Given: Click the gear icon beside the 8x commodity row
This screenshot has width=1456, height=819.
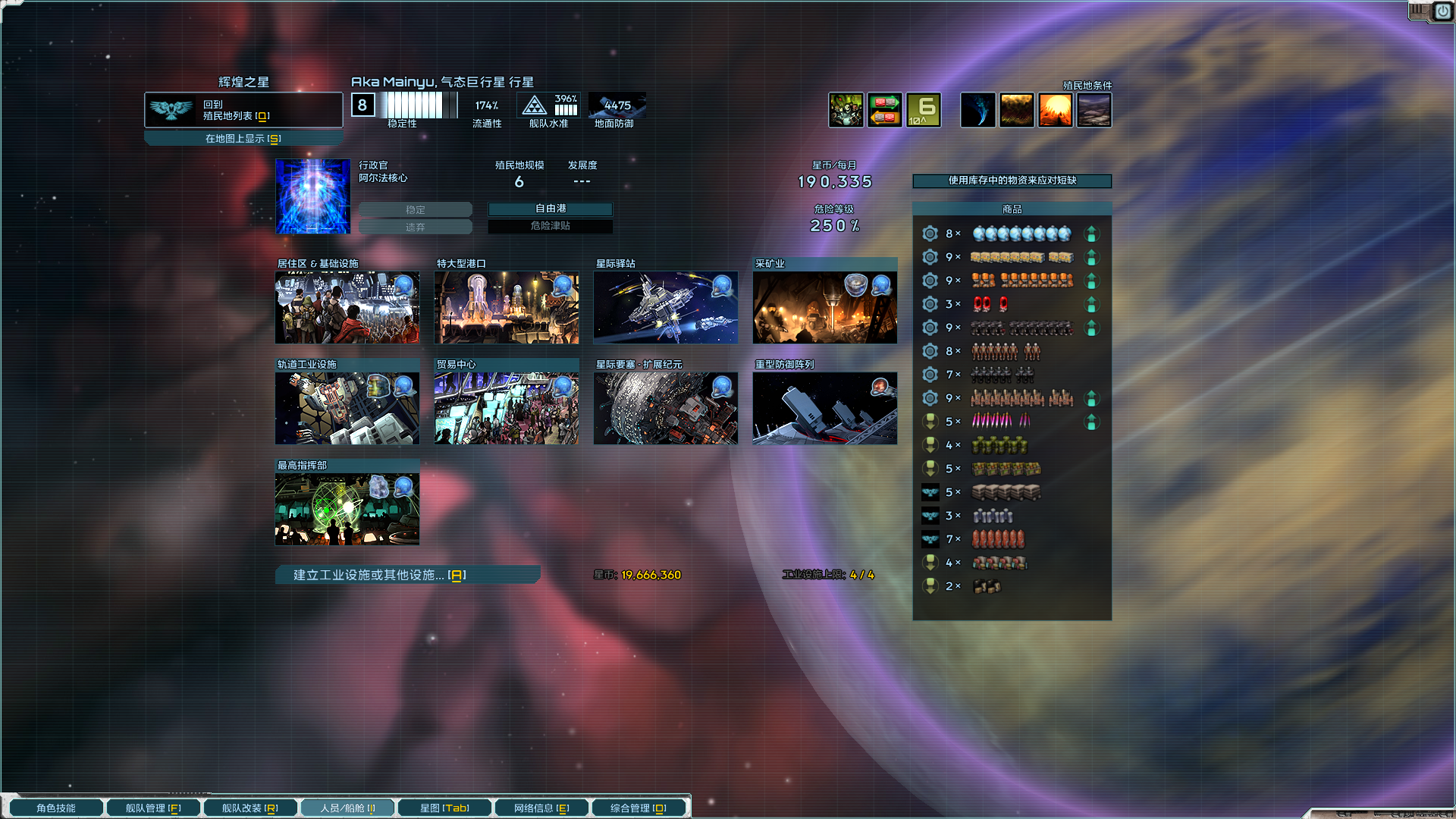Looking at the screenshot, I should tap(930, 234).
